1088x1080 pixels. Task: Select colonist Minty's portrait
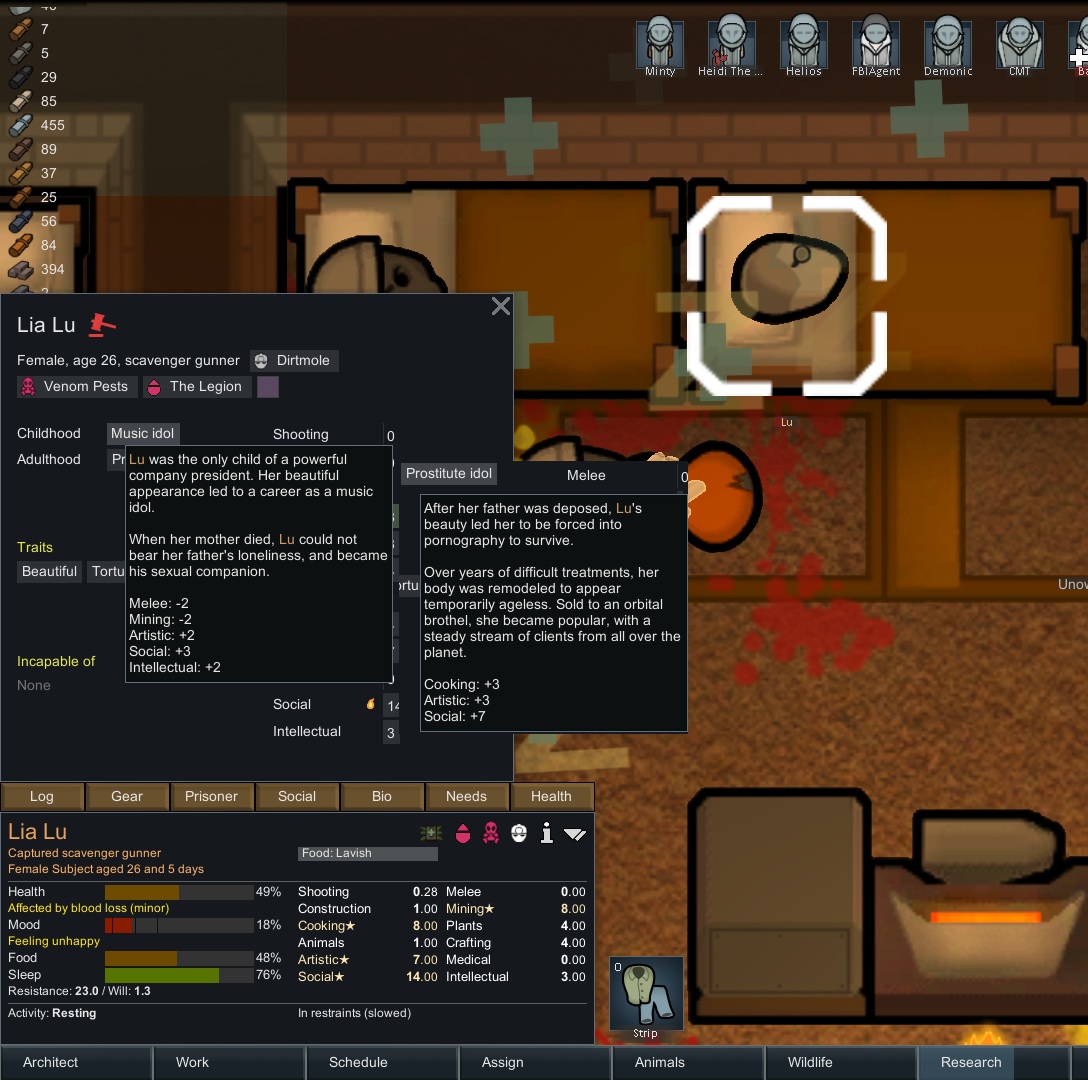tap(660, 44)
